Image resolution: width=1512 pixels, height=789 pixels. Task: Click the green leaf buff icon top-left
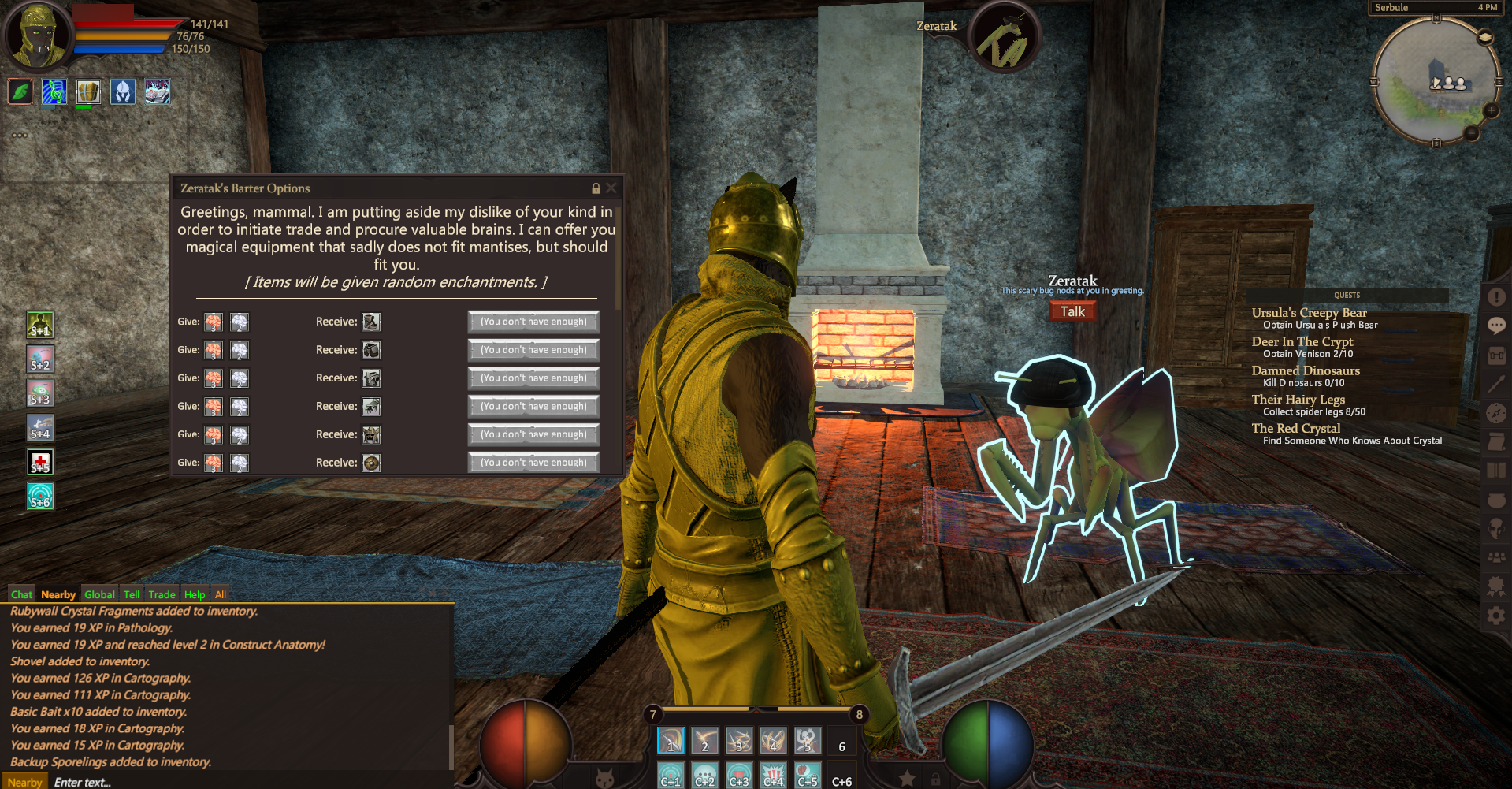tap(20, 91)
